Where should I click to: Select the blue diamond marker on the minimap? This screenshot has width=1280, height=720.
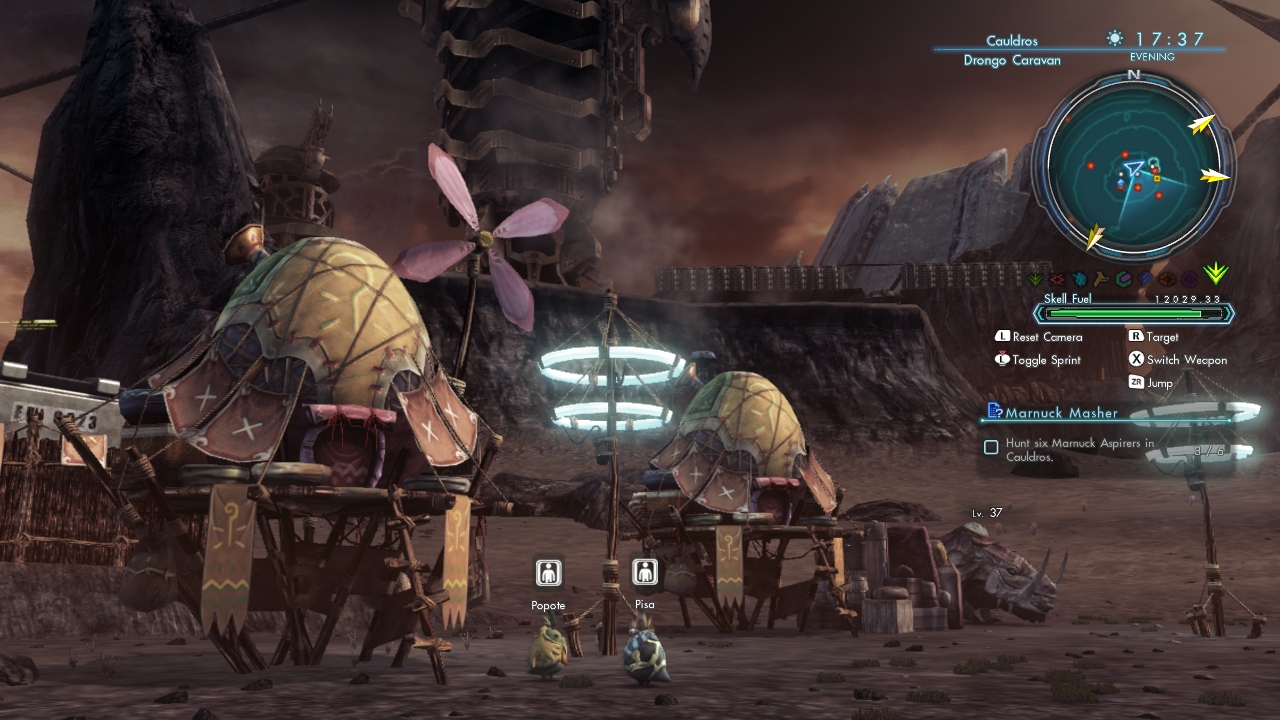click(1121, 181)
